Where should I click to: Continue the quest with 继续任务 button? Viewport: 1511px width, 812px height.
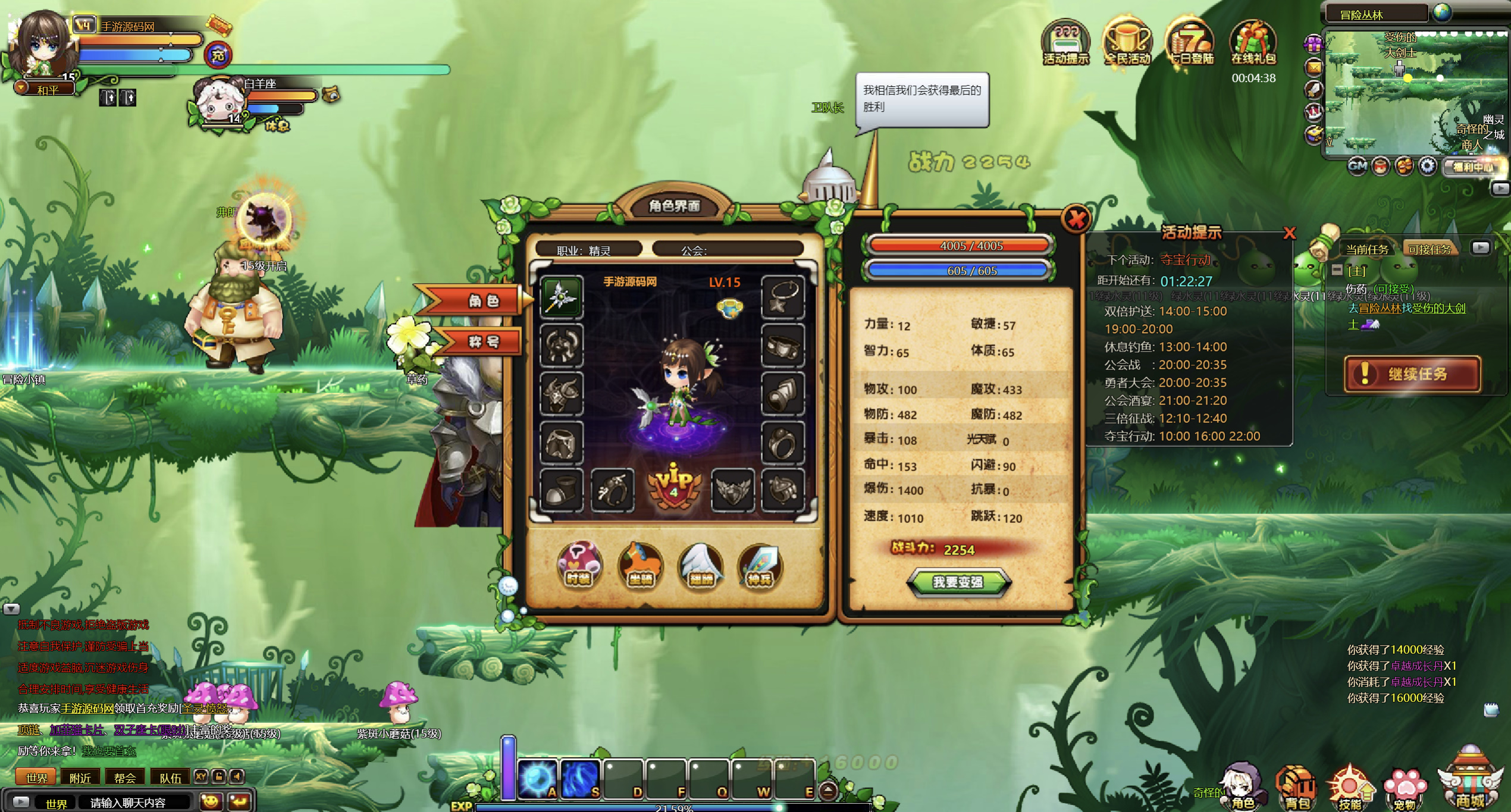(x=1412, y=374)
